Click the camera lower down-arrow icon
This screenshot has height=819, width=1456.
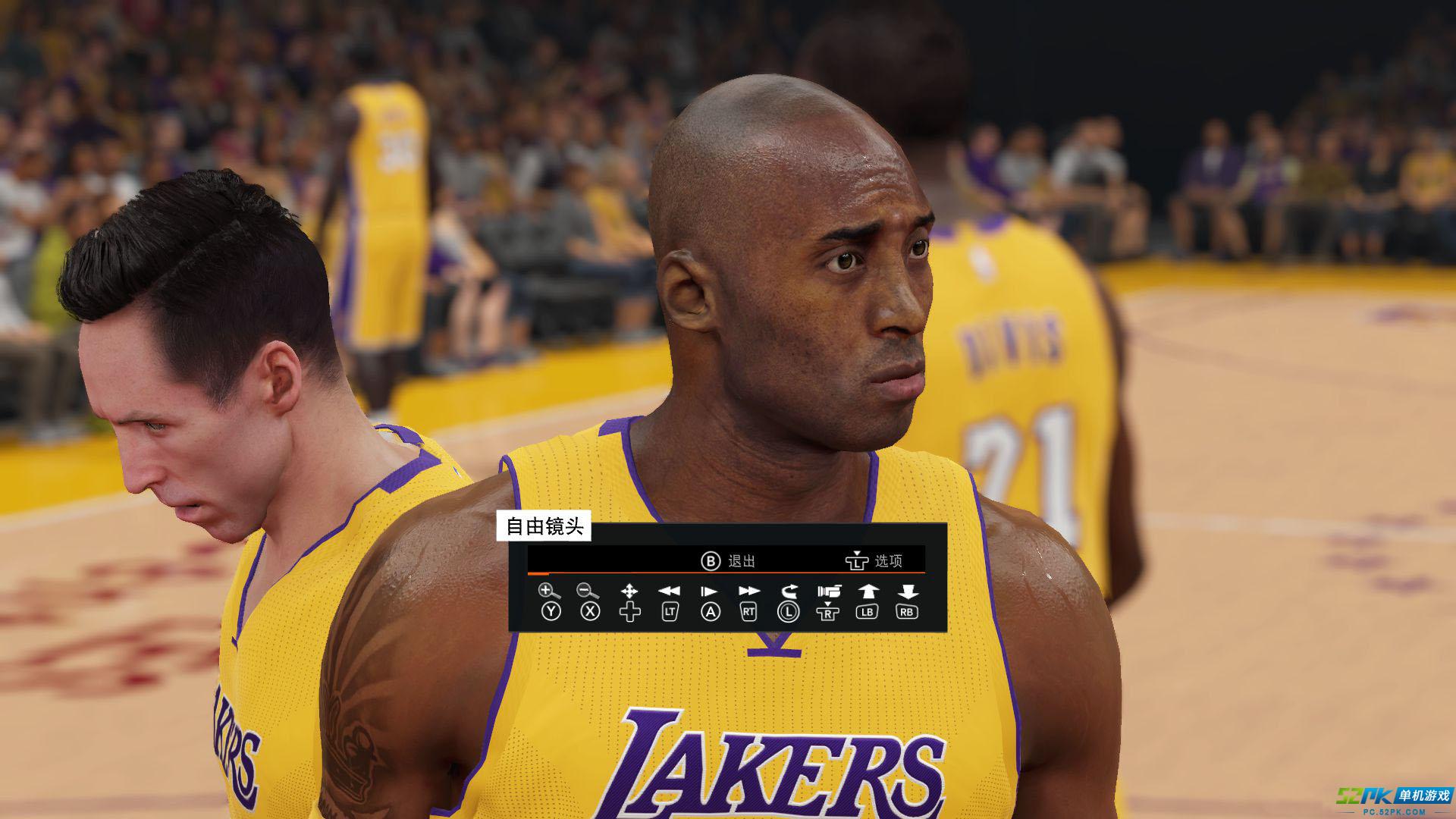point(908,591)
